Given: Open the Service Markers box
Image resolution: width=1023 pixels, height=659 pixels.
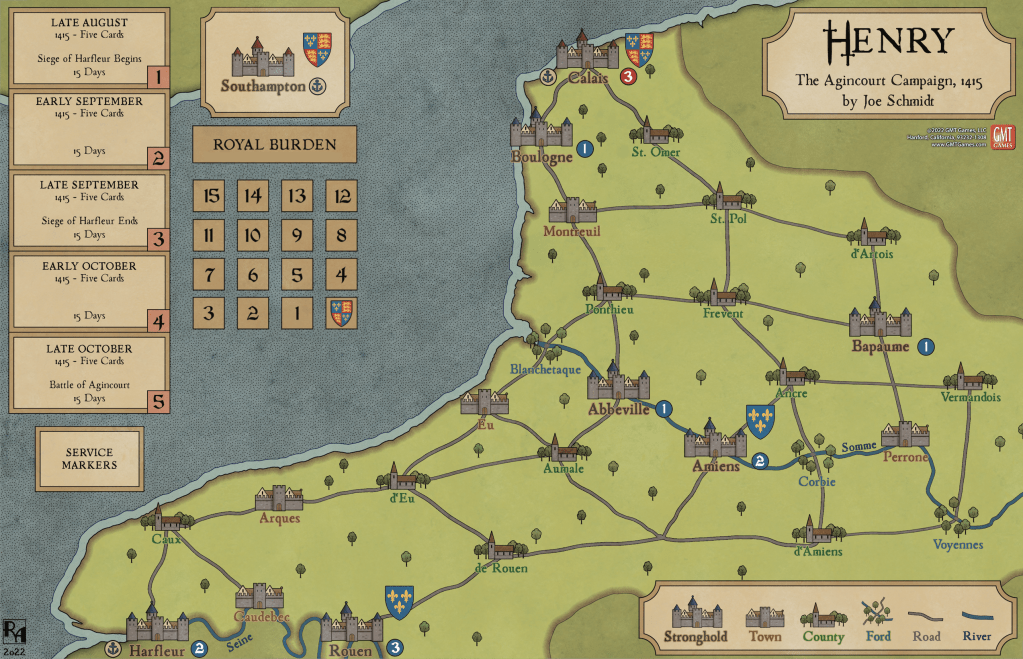Looking at the screenshot, I should tap(89, 458).
